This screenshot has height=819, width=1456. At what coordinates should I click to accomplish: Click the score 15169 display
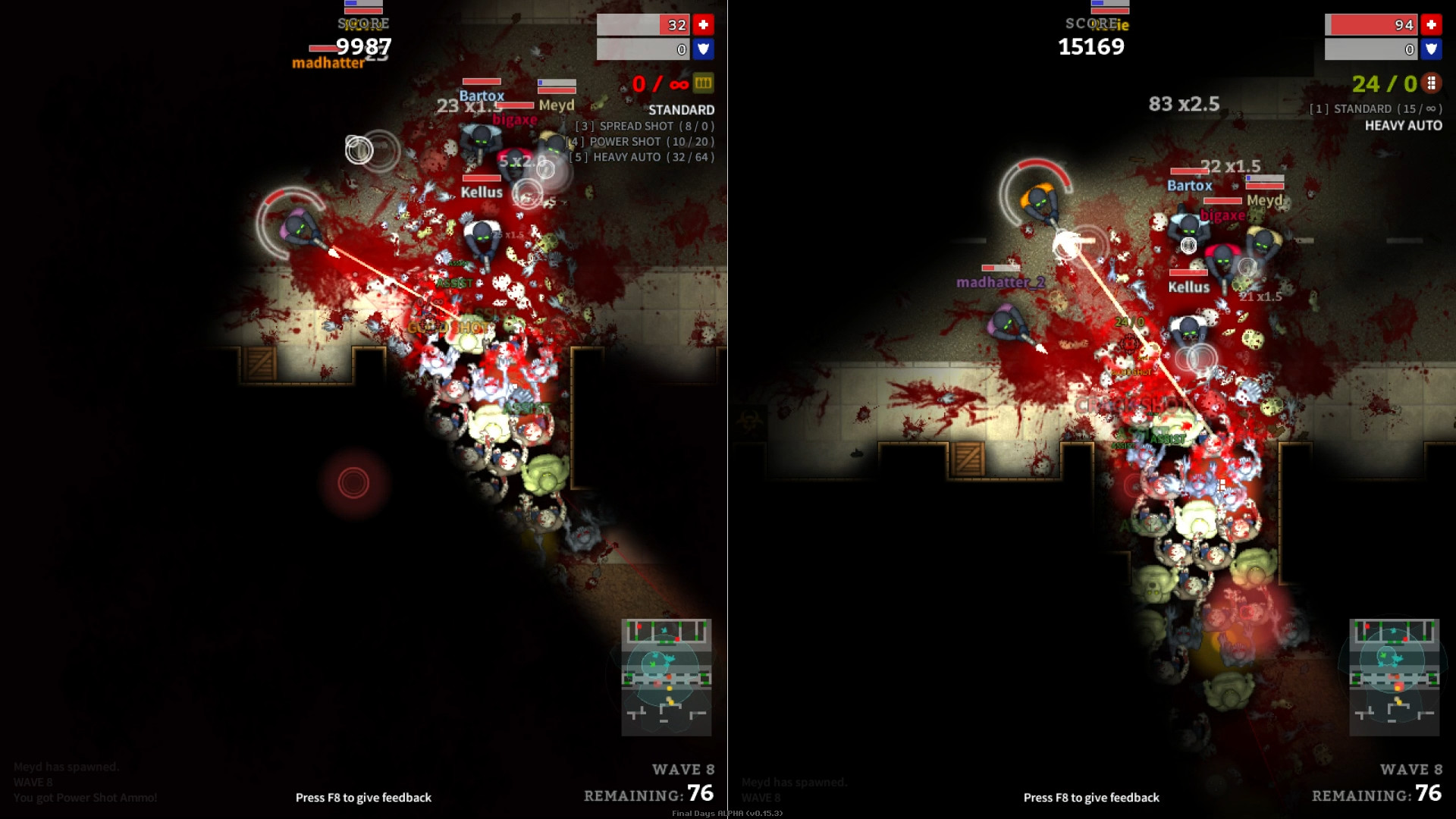pyautogui.click(x=1090, y=46)
